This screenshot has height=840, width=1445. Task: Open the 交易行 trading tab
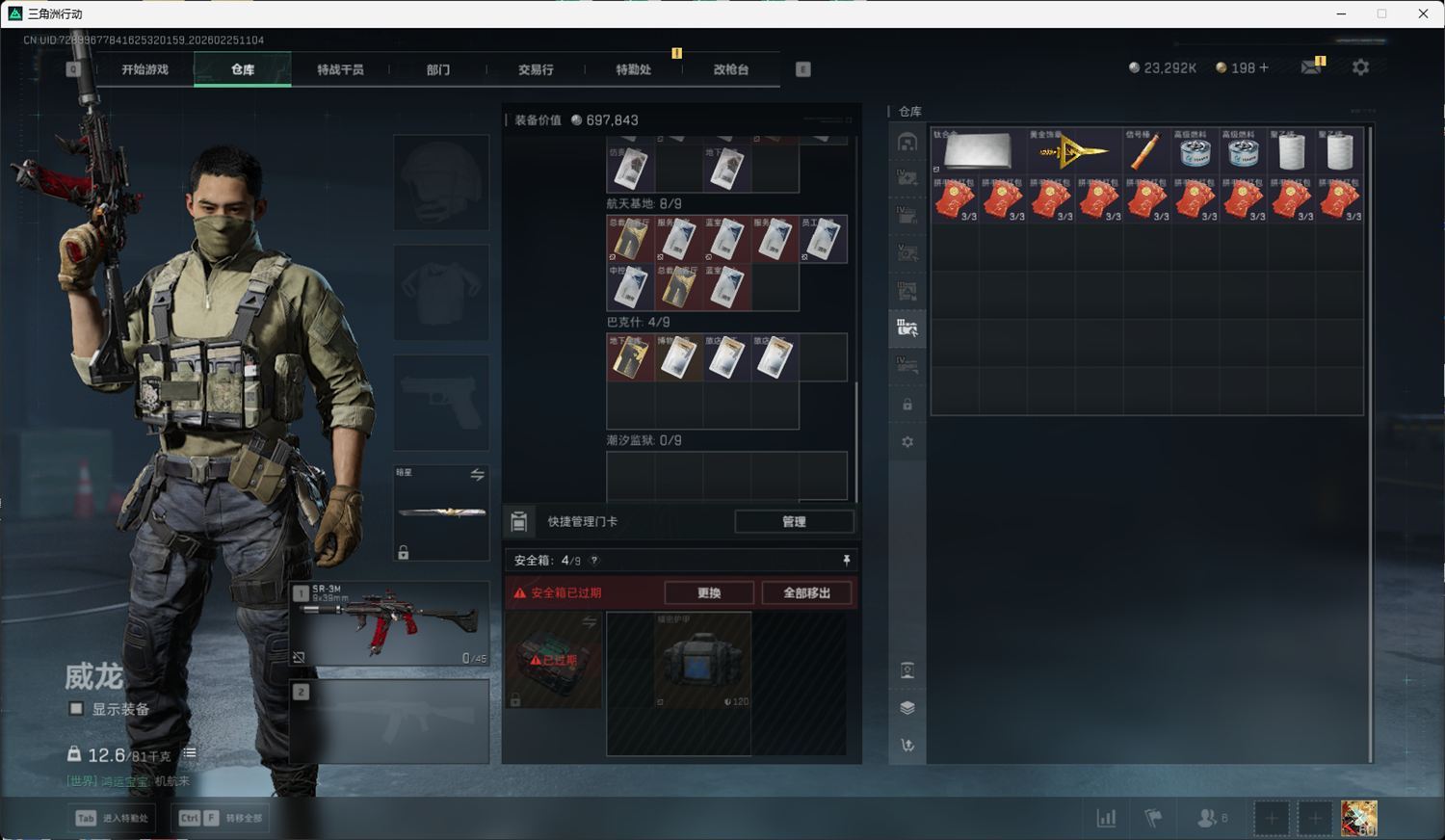(536, 69)
